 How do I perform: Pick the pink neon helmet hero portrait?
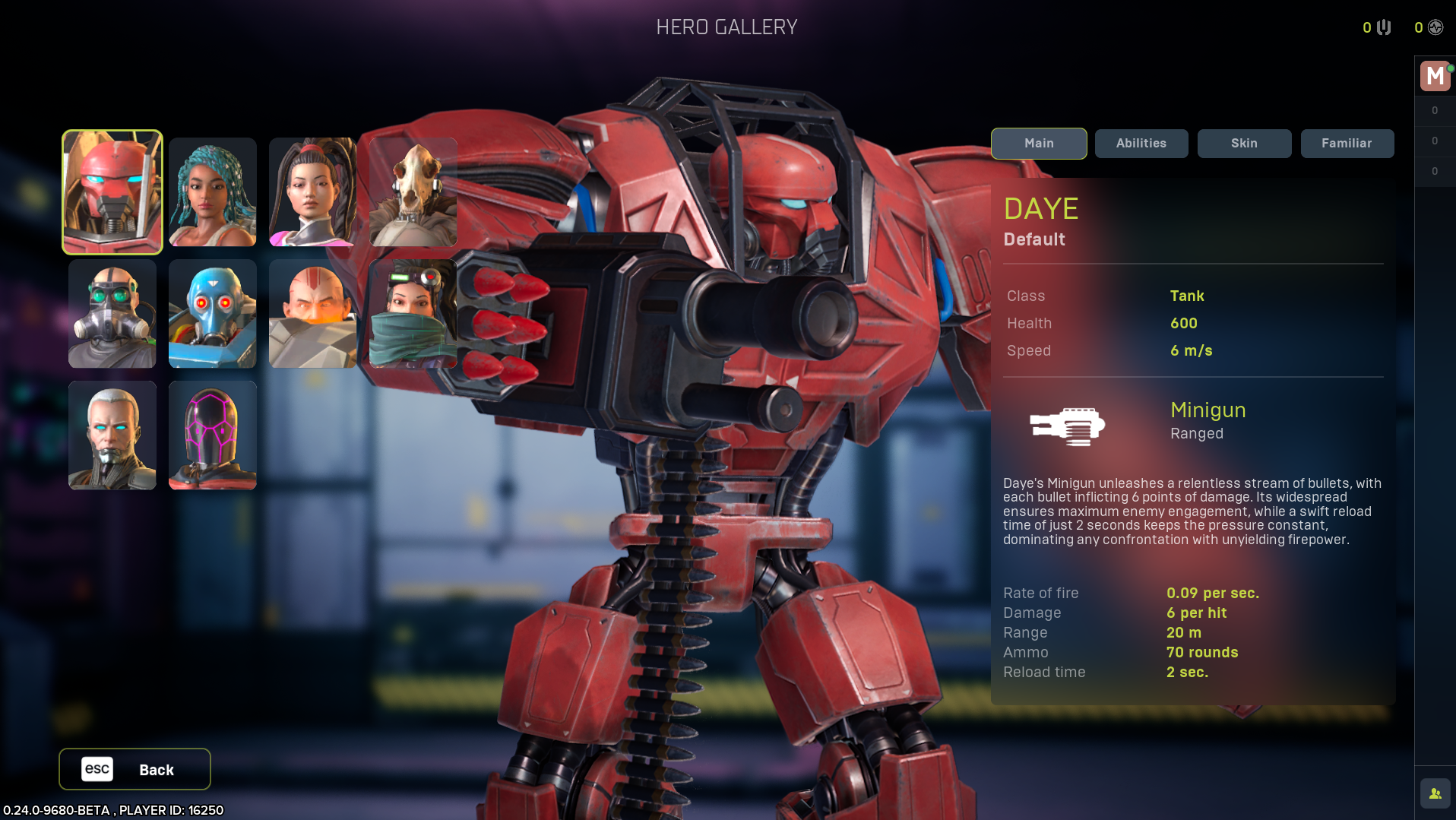213,435
